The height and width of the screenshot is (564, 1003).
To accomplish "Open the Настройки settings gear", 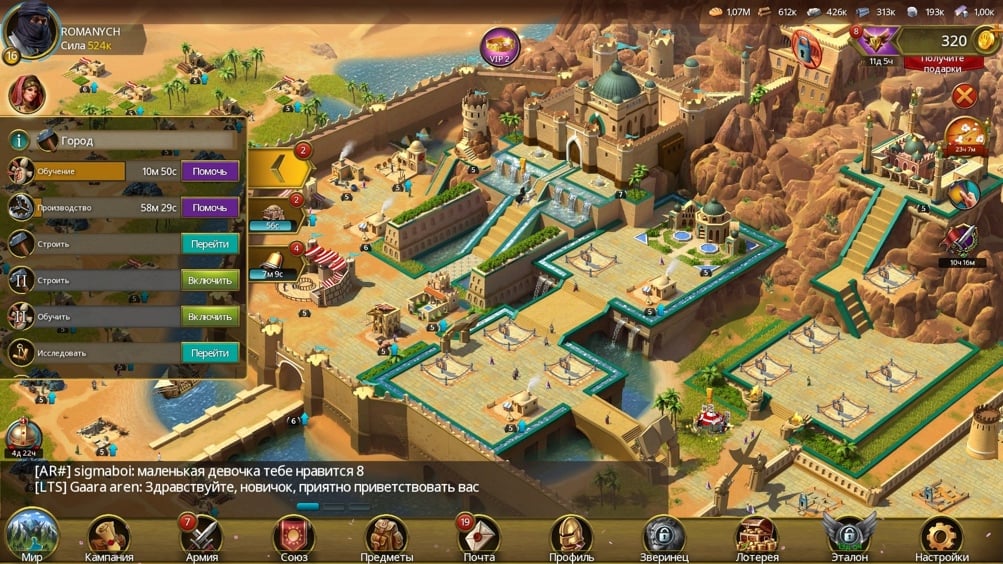I will click(x=941, y=537).
